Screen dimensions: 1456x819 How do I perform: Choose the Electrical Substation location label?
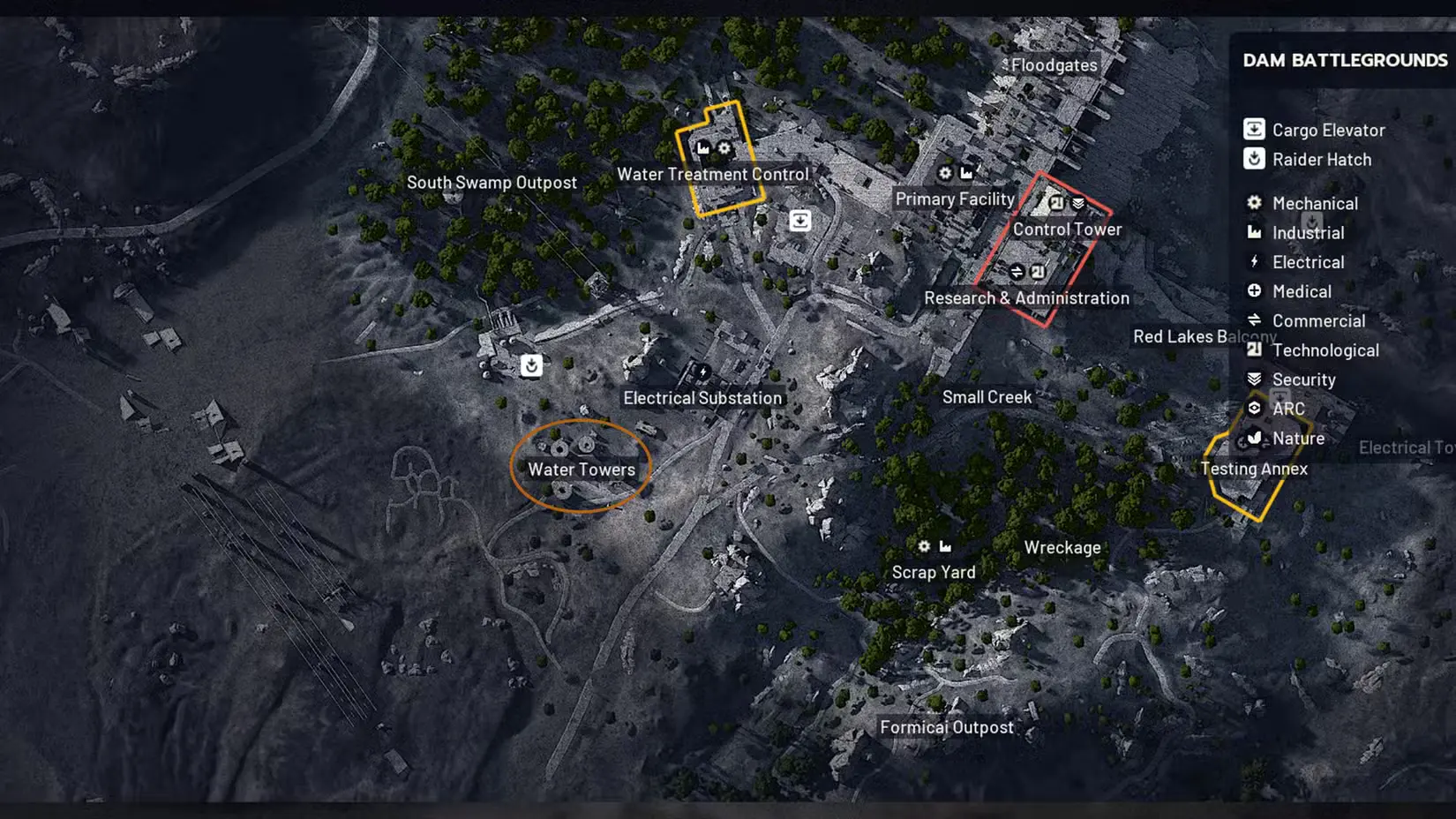click(702, 398)
